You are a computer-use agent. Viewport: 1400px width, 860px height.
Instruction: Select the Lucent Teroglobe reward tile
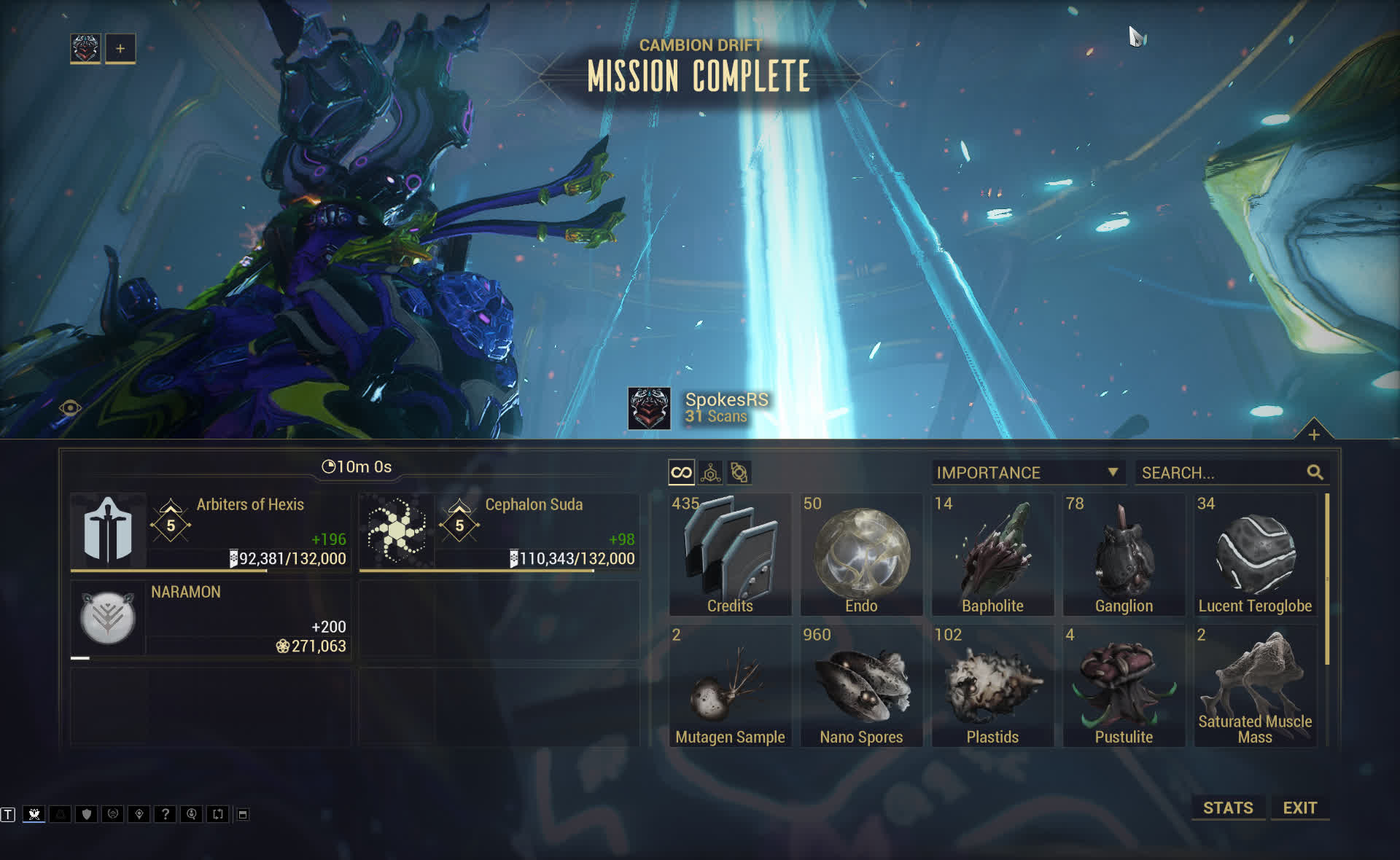pyautogui.click(x=1255, y=554)
